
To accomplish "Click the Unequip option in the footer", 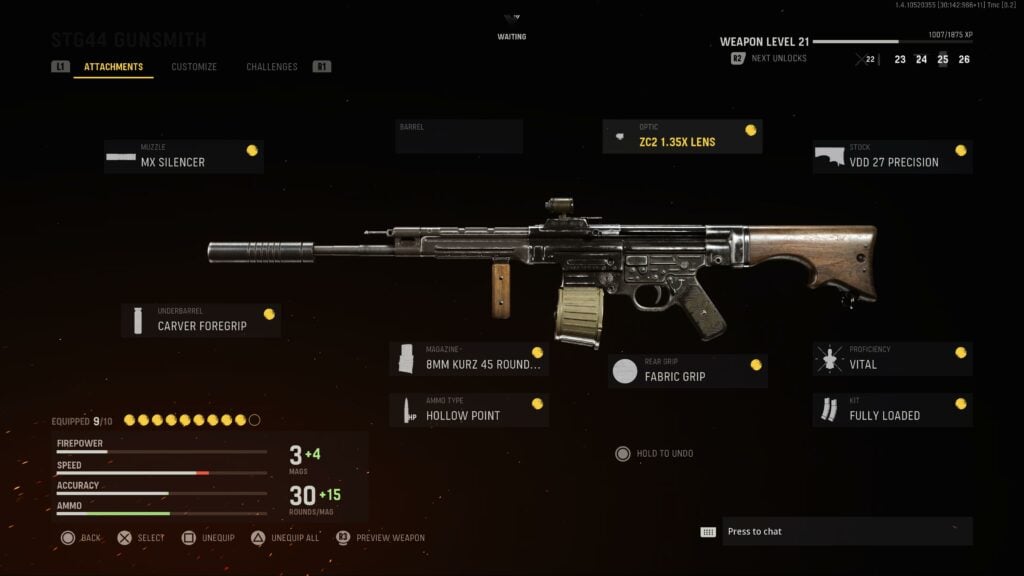I will (208, 538).
